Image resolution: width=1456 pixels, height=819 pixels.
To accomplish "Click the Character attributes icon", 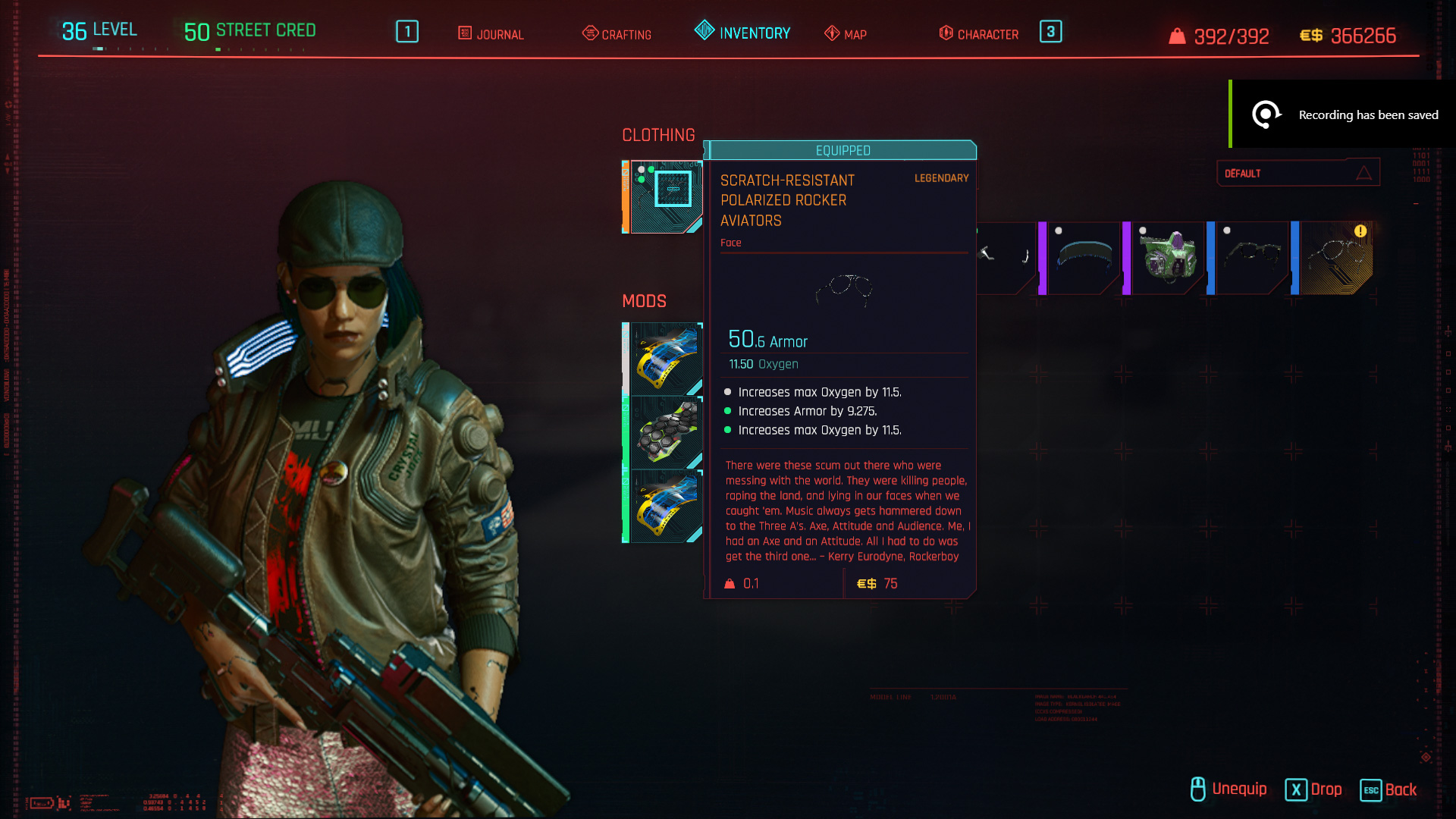I will click(x=945, y=33).
